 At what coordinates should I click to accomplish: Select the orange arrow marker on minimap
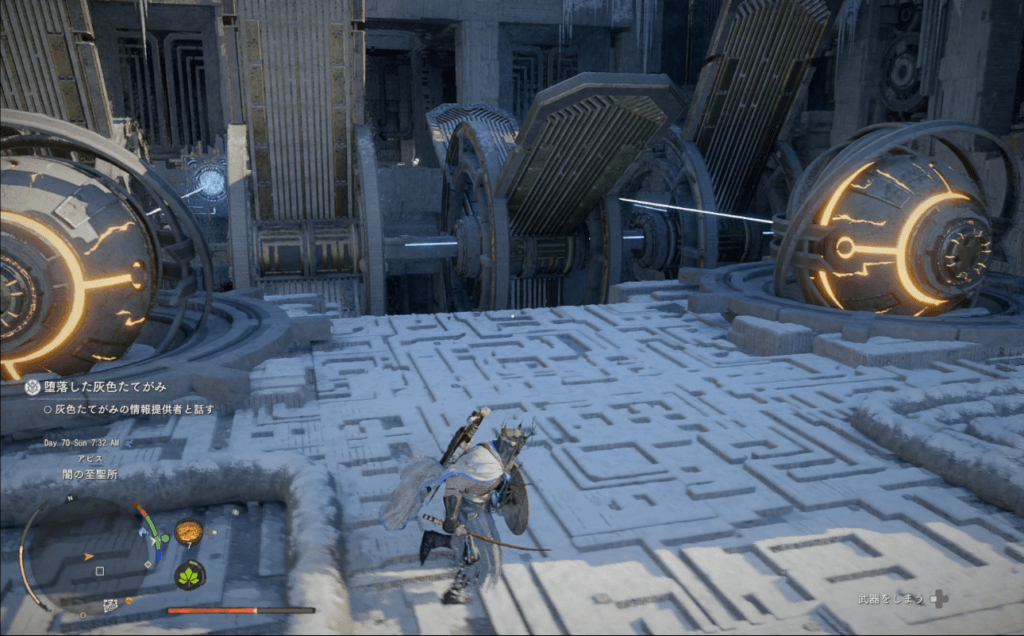[x=89, y=555]
